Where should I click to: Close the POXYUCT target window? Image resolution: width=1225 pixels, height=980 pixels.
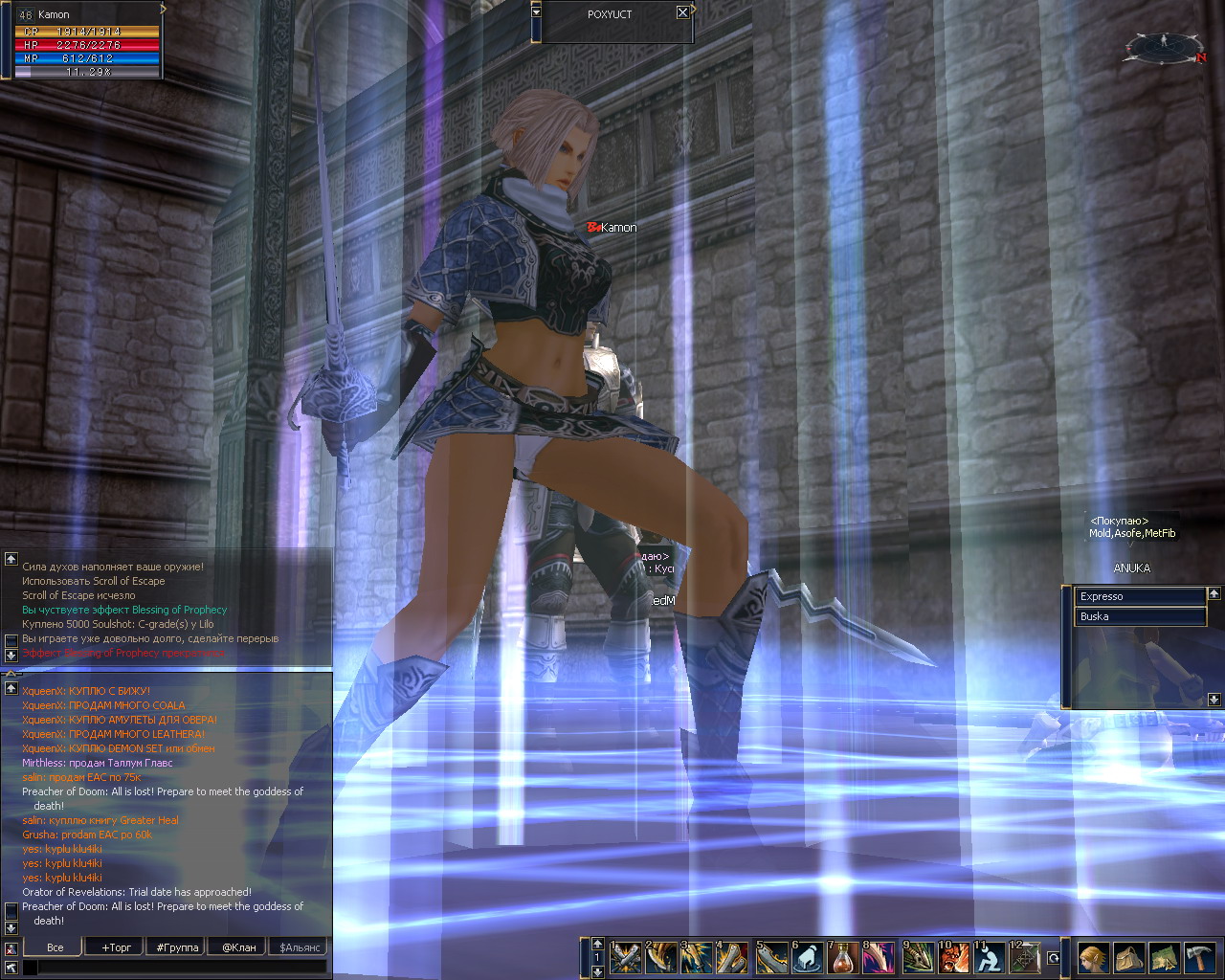click(x=682, y=13)
